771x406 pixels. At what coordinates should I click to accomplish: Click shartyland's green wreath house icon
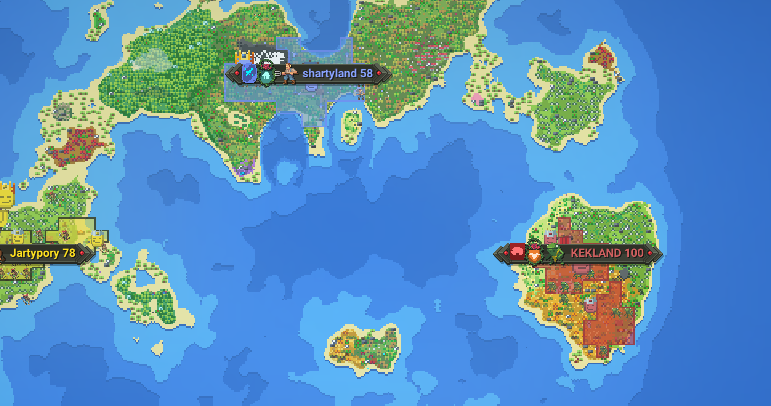pyautogui.click(x=267, y=74)
